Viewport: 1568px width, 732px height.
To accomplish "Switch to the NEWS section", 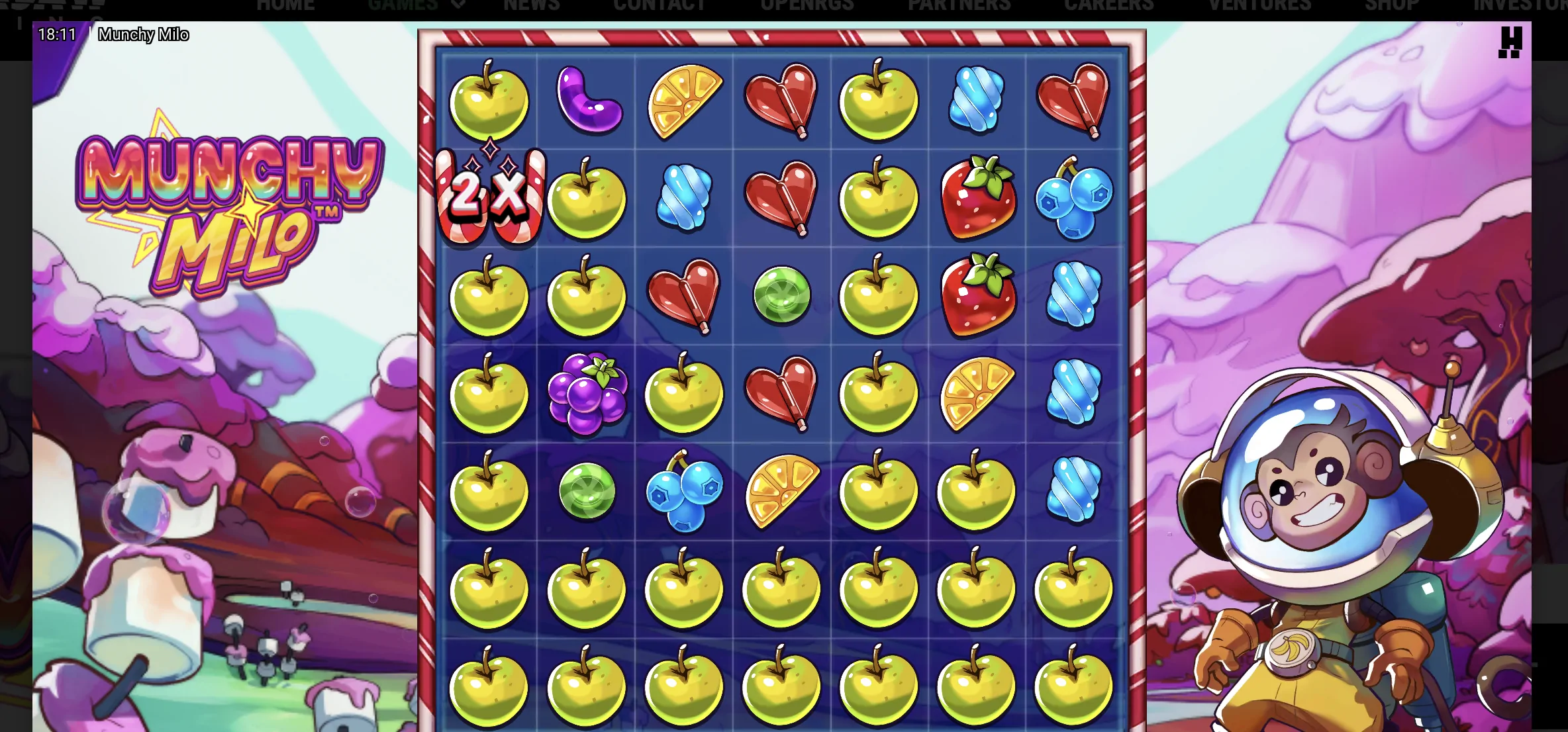I will 532,5.
